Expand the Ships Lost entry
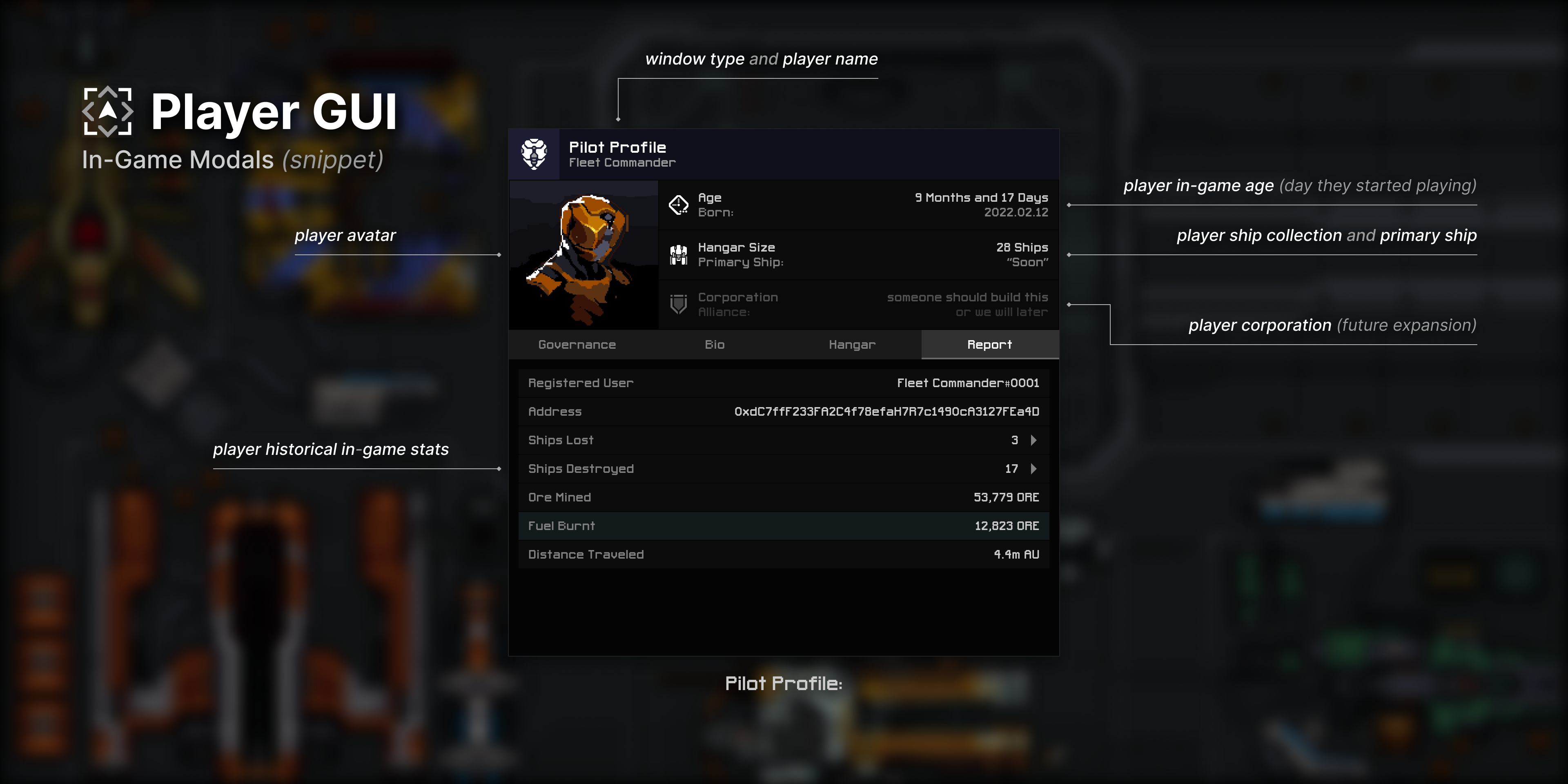Viewport: 1568px width, 784px height. [x=1033, y=439]
